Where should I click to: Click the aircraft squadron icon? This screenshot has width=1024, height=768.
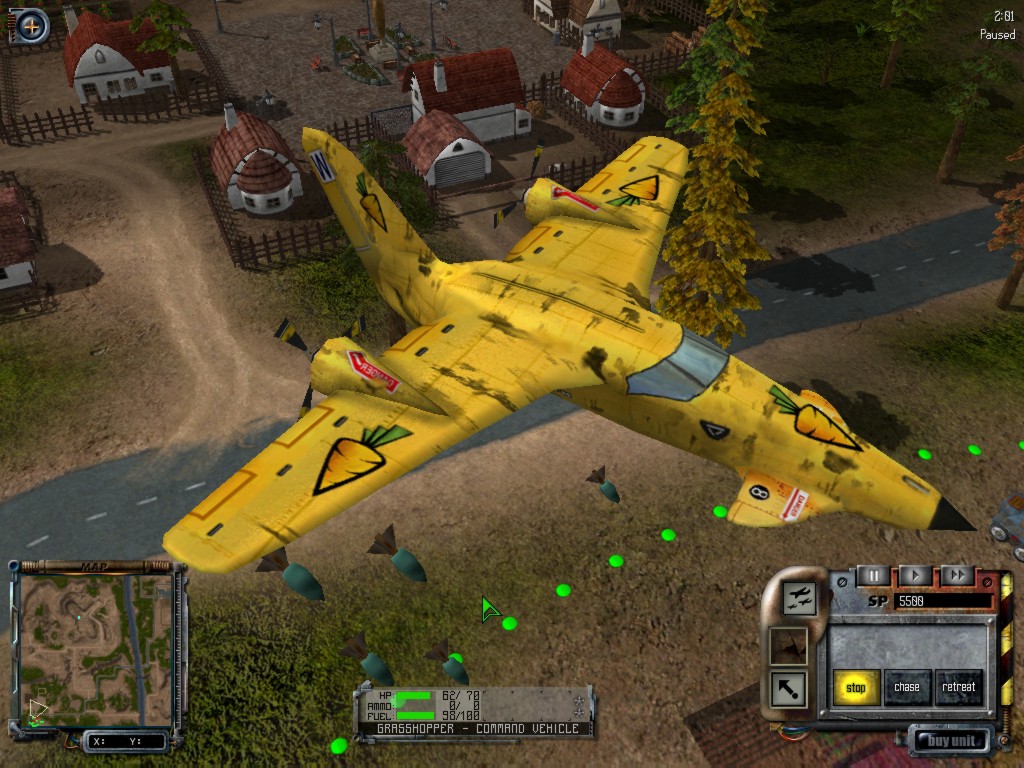pyautogui.click(x=801, y=598)
